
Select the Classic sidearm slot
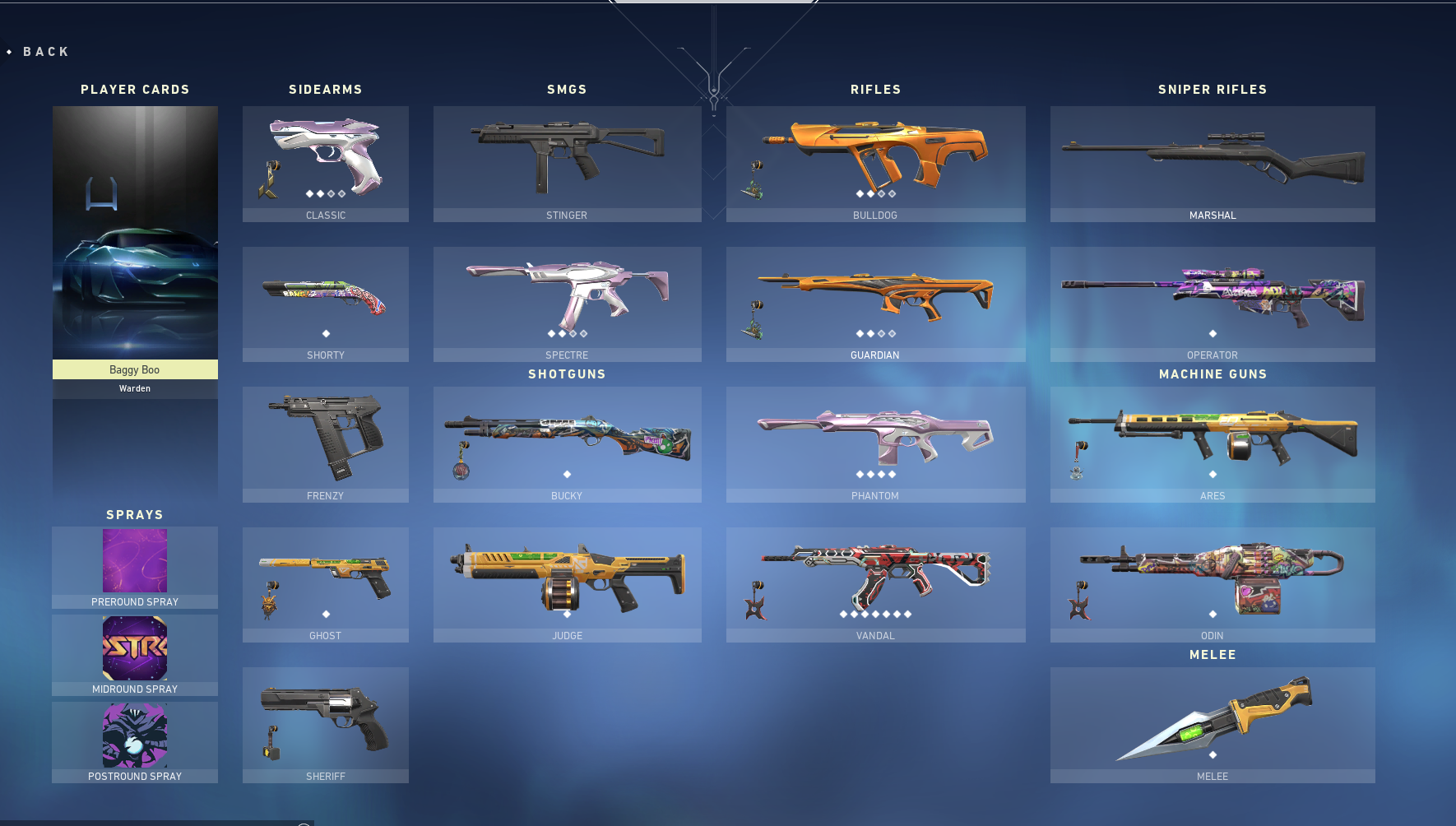tap(326, 163)
